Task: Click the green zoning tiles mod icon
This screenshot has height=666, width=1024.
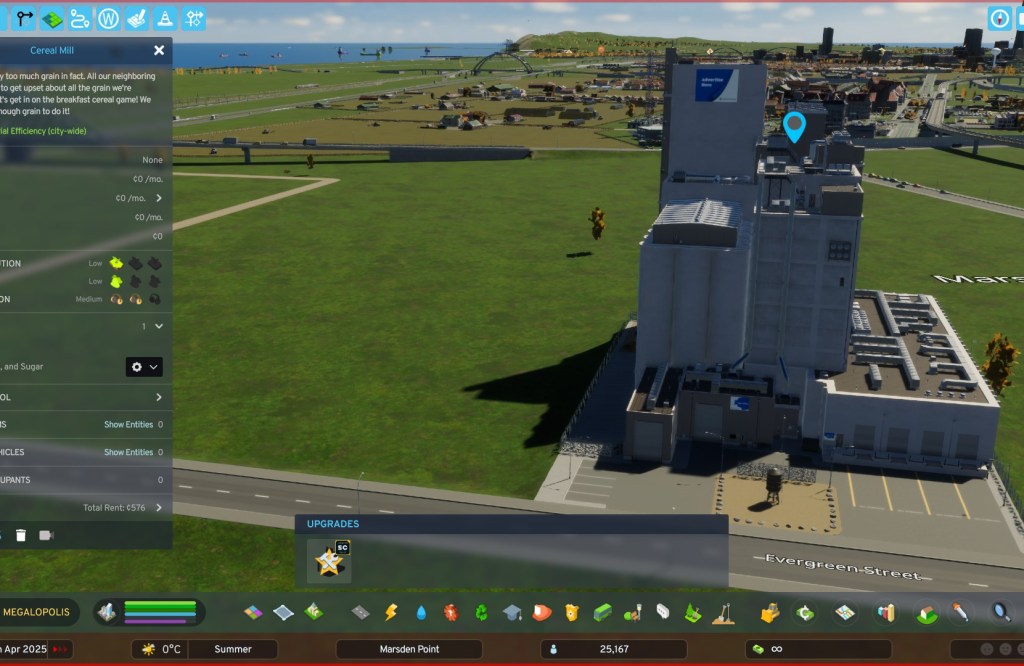Action: coord(52,18)
